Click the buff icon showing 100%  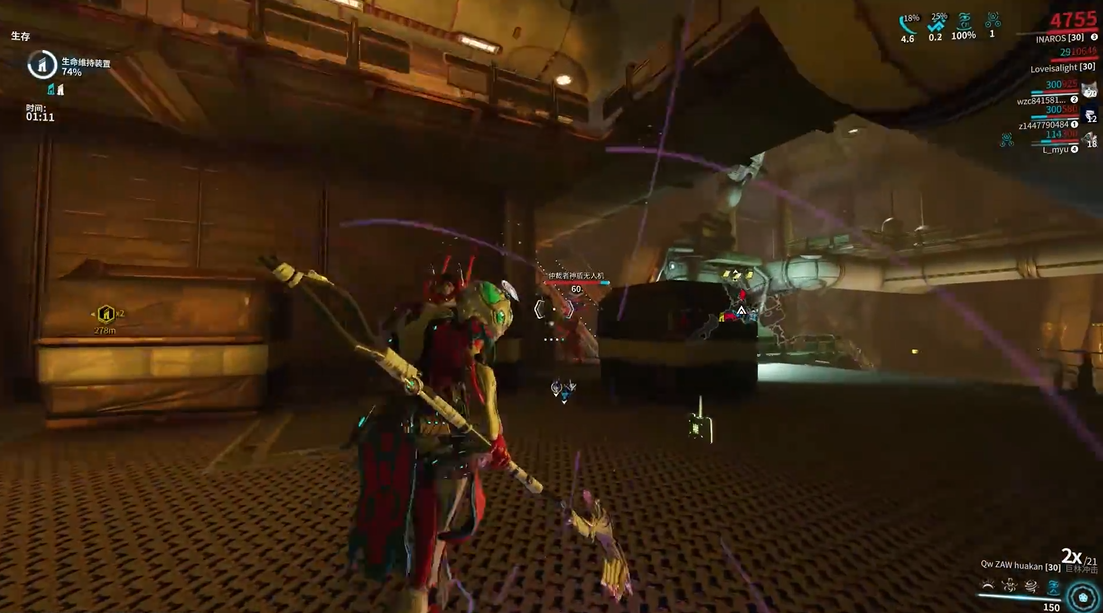[x=964, y=21]
